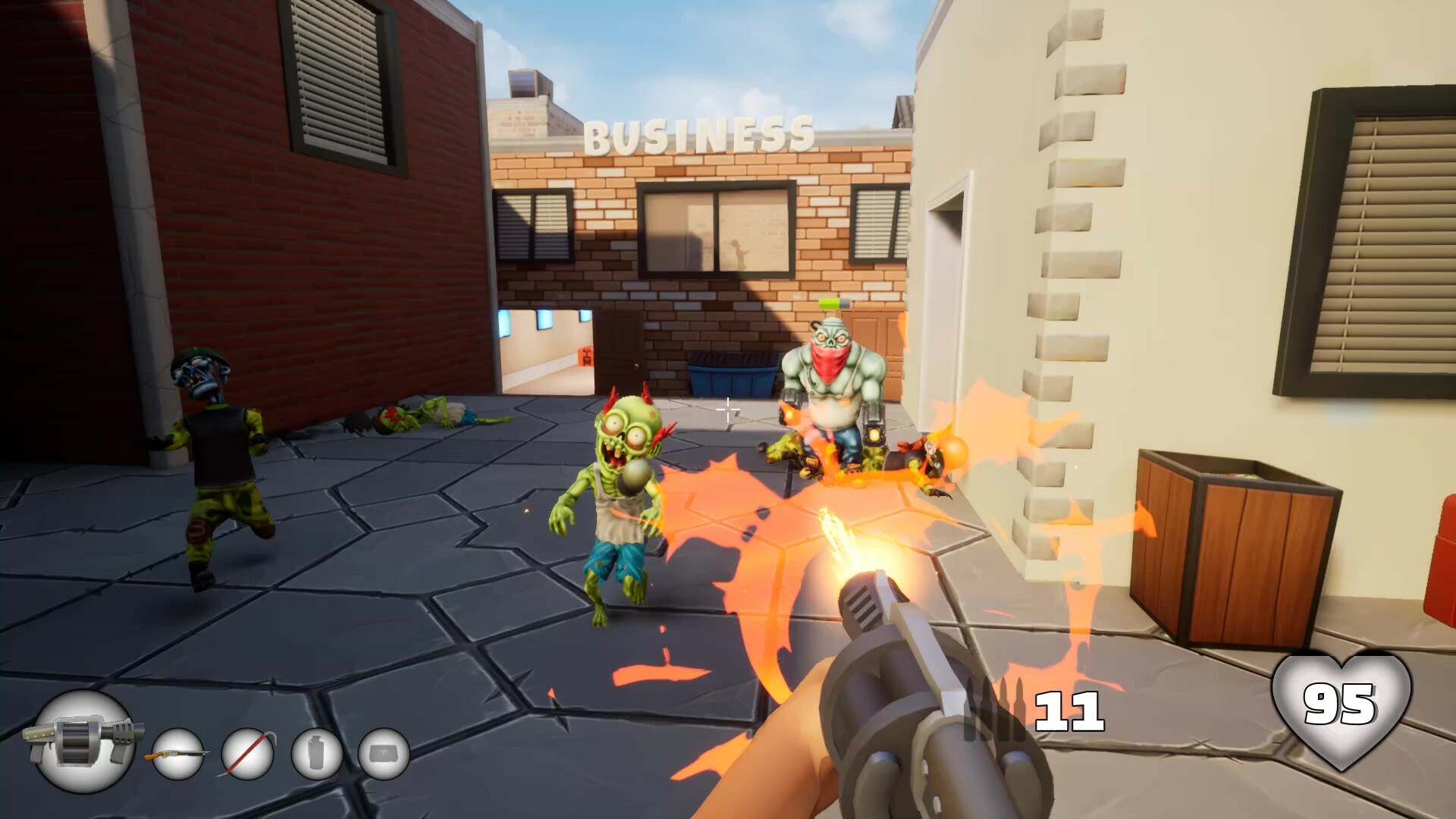
Task: Click the BUSINESS sign on the building
Action: pos(698,133)
